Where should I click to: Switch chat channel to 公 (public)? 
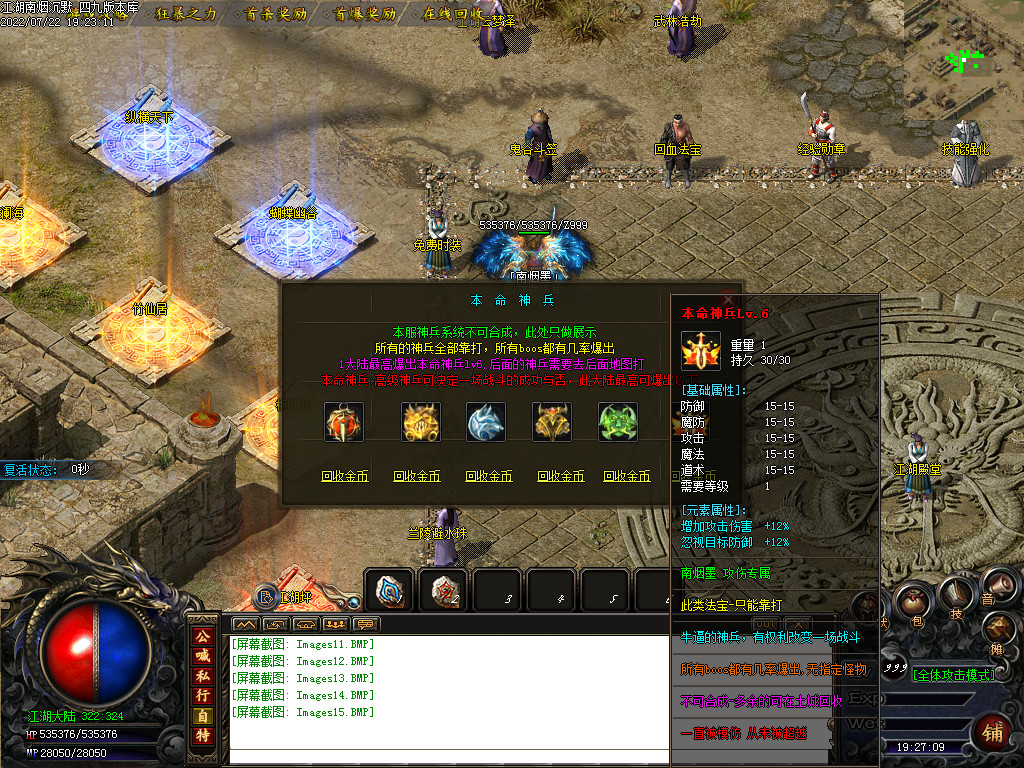pos(203,635)
